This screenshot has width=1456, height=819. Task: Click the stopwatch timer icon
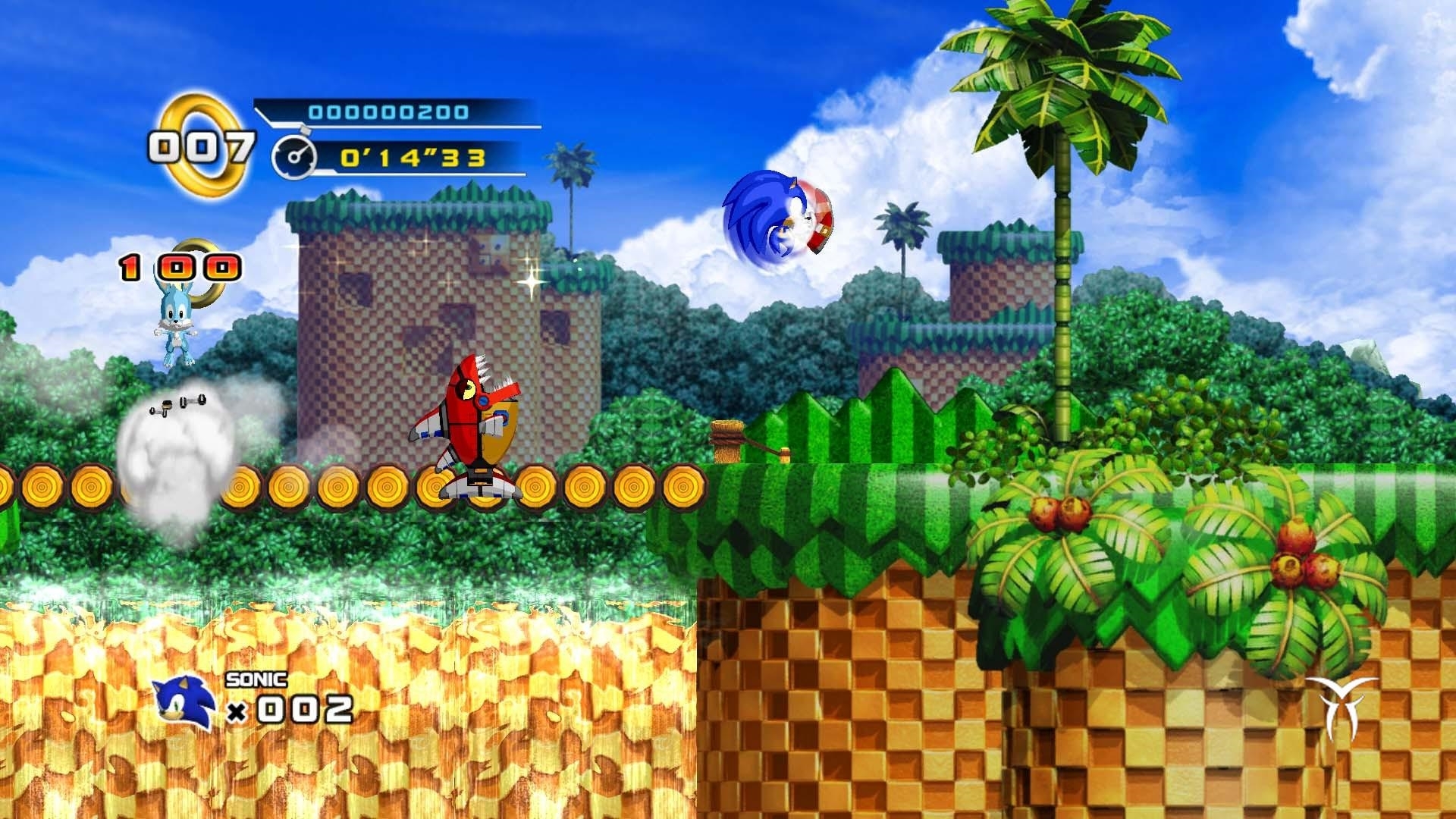293,158
